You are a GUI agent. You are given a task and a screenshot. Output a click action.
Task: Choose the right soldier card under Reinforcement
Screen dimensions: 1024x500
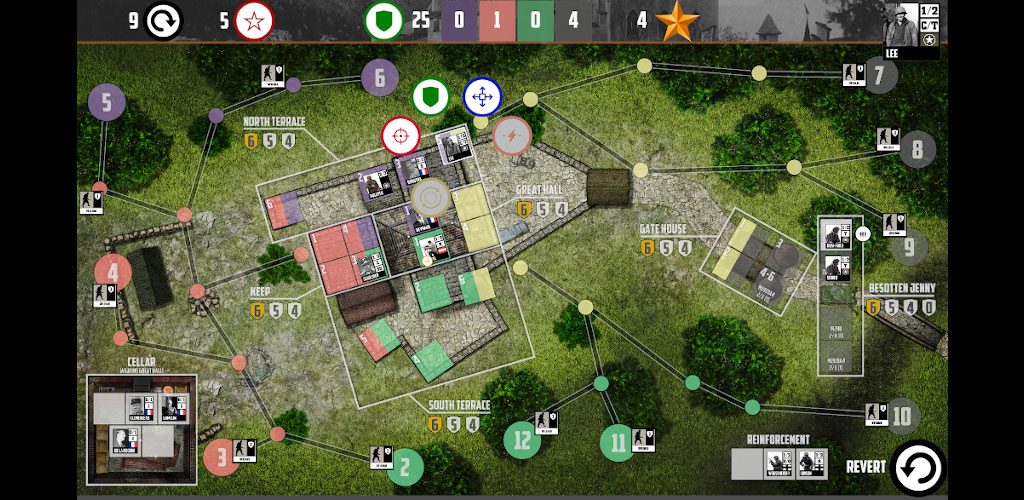811,462
